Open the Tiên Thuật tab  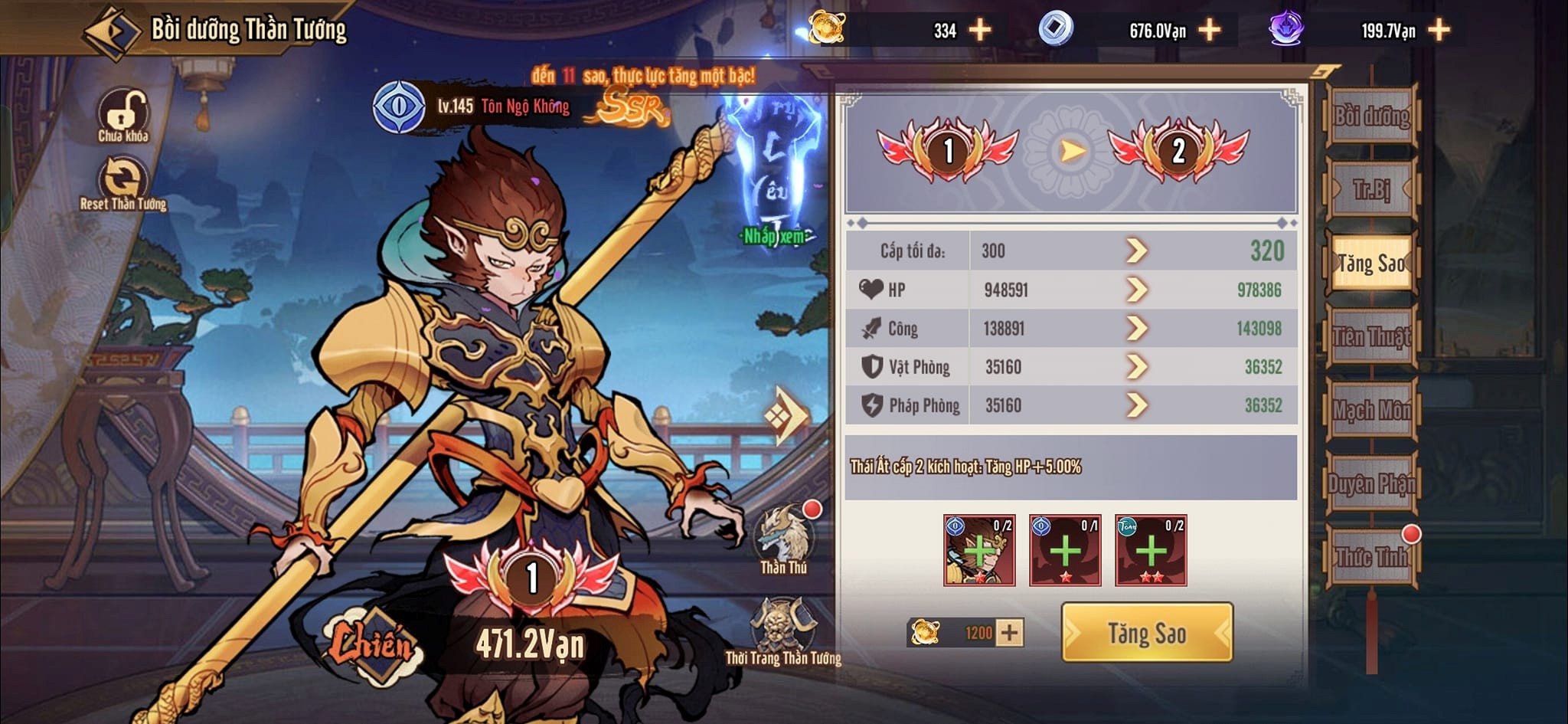(1371, 337)
